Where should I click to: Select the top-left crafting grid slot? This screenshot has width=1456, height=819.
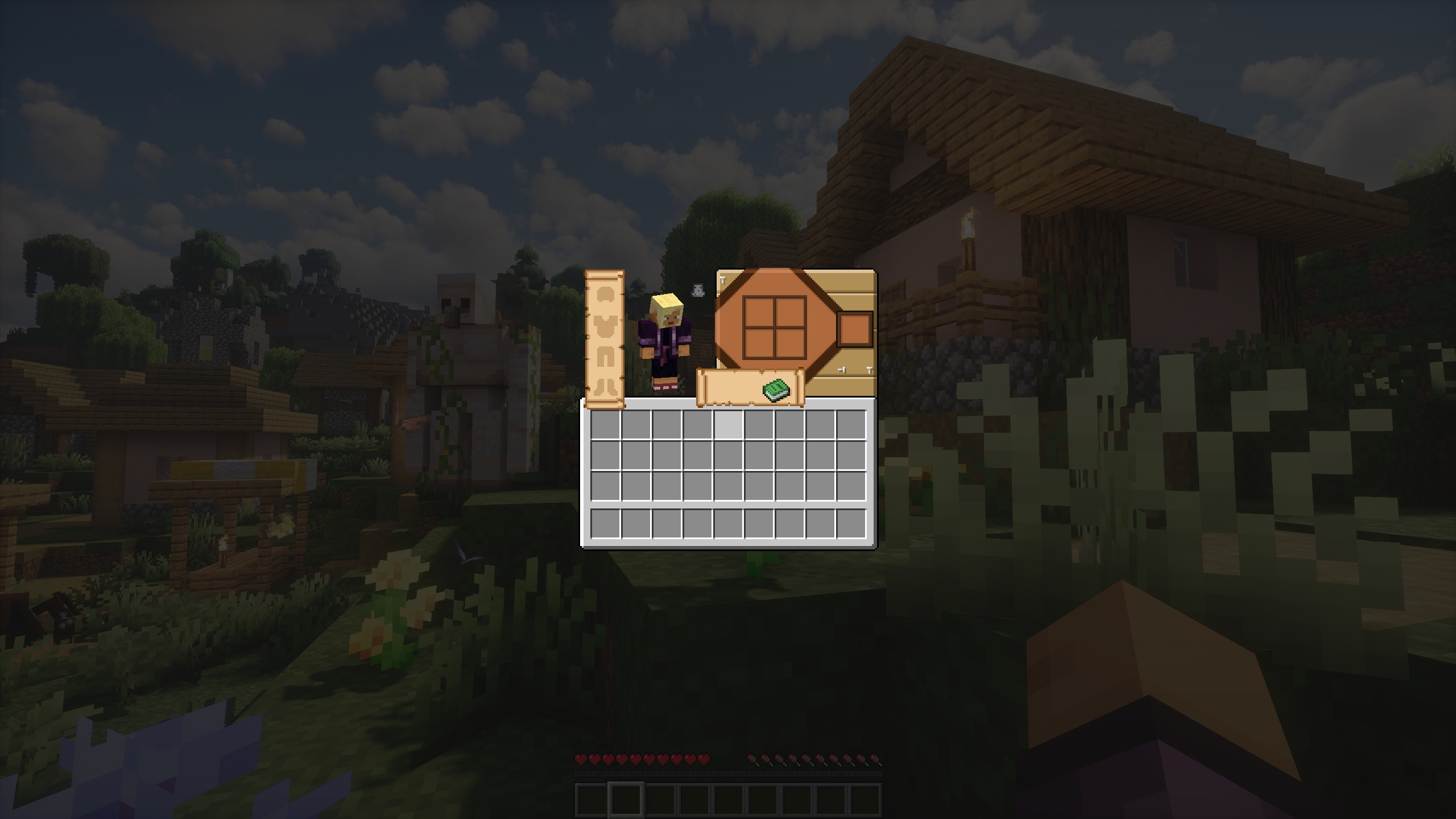[760, 312]
